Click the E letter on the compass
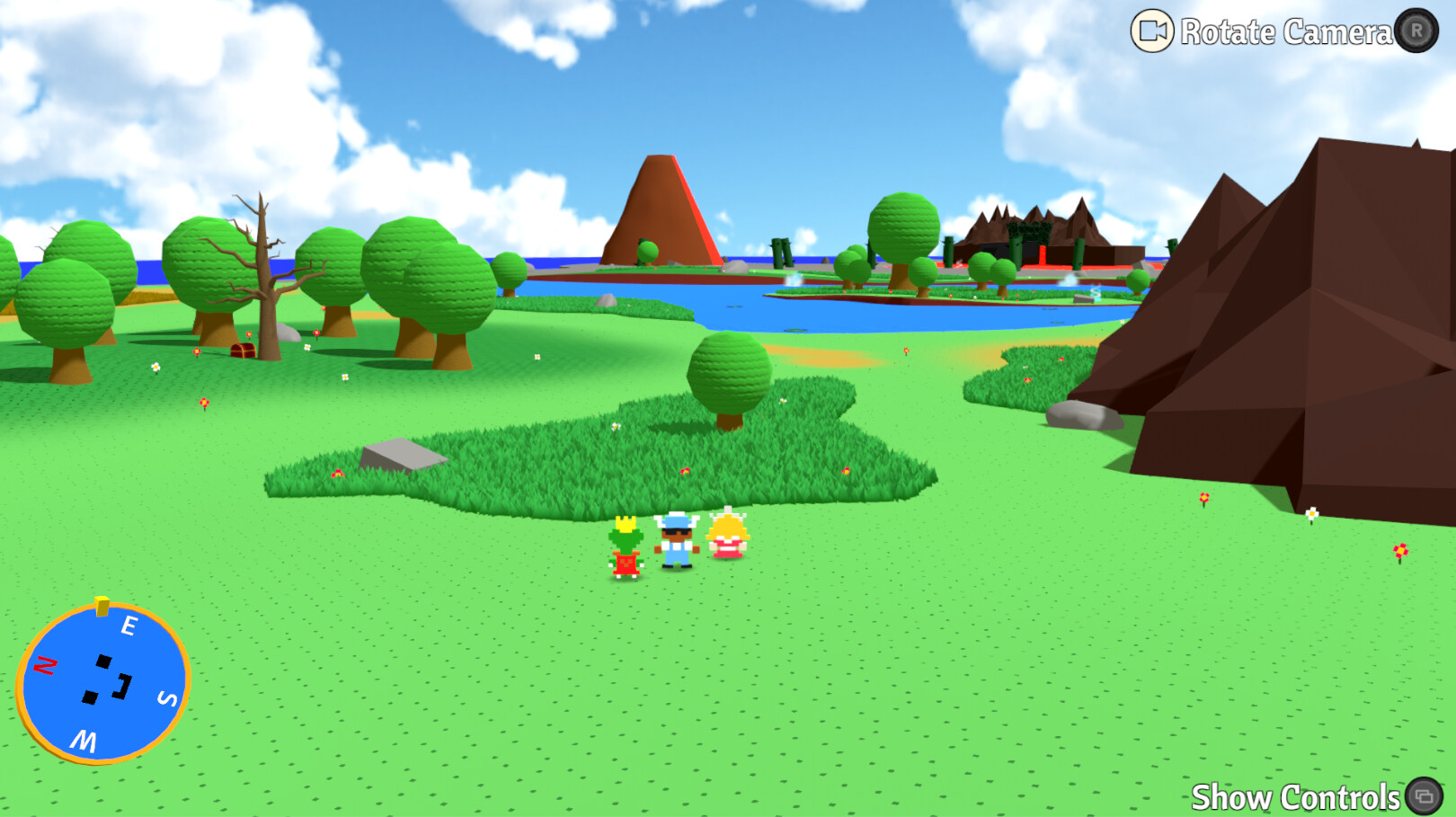The image size is (1456, 817). [x=131, y=624]
